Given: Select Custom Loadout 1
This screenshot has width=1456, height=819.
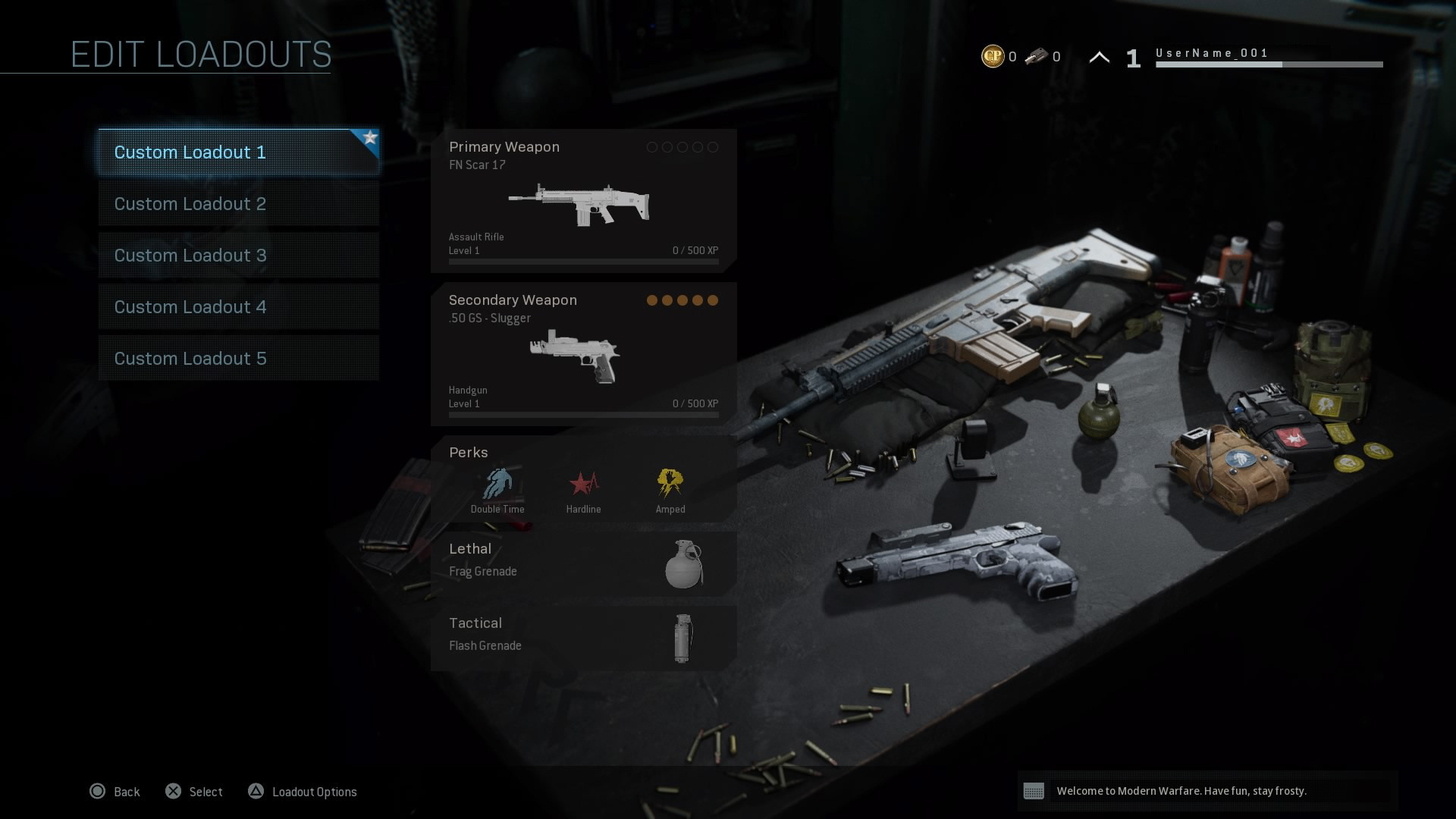Looking at the screenshot, I should [x=238, y=152].
